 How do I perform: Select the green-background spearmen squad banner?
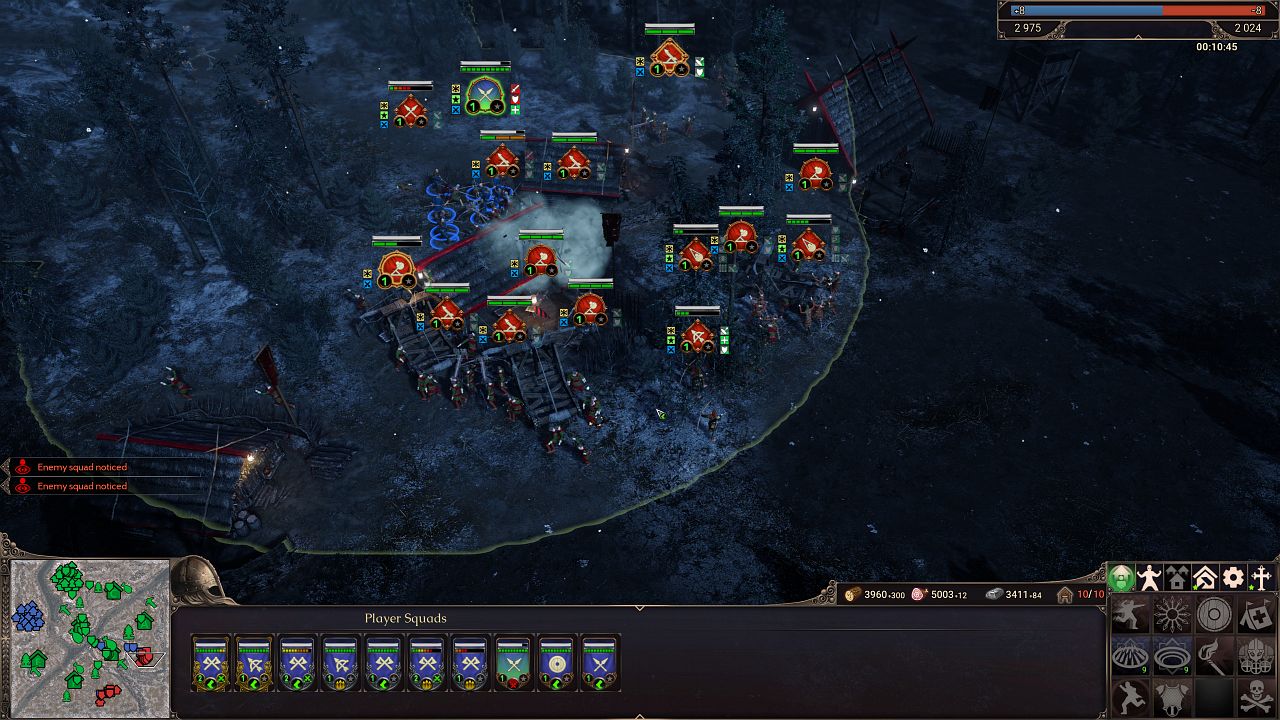[x=513, y=664]
